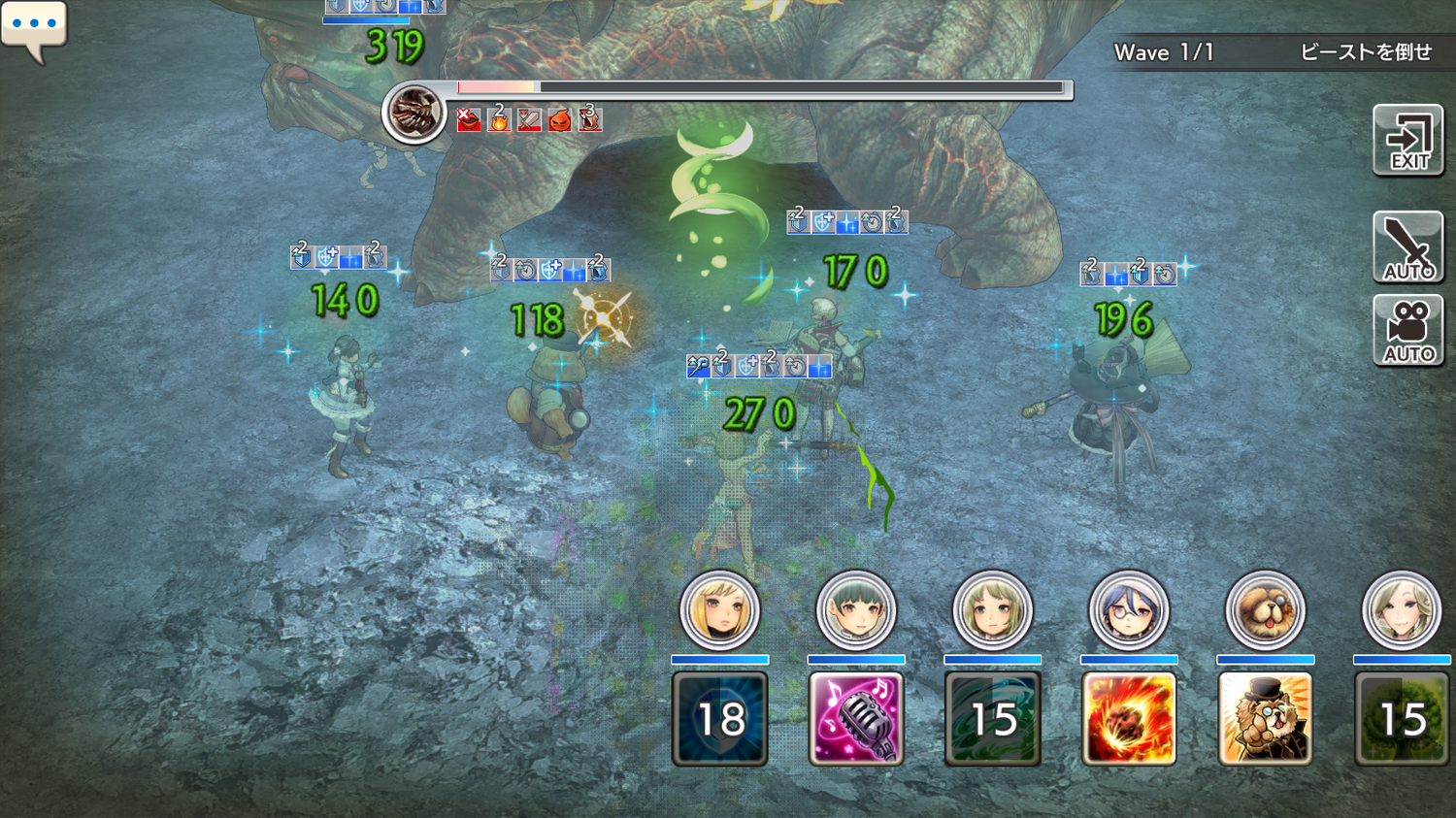Select the white-haired character portrait
The height and width of the screenshot is (818, 1456).
coord(1401,610)
